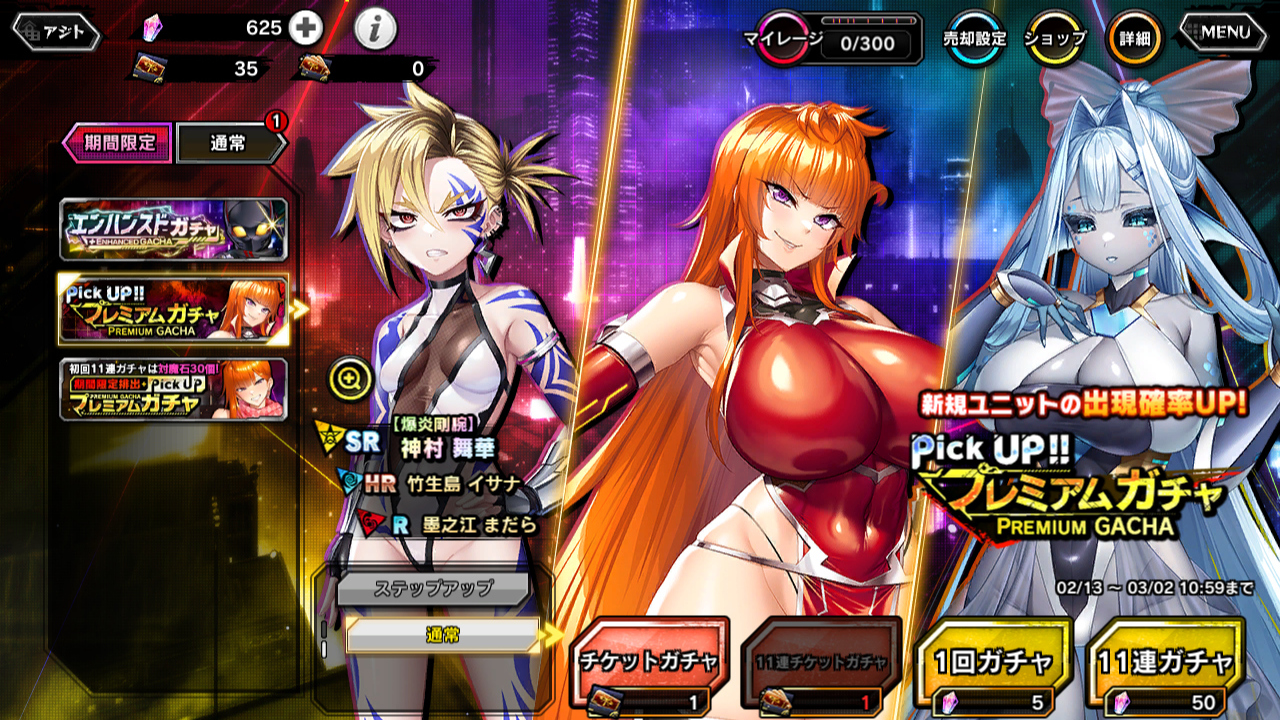
Task: Choose ステップアップ gacha mode
Action: (432, 588)
